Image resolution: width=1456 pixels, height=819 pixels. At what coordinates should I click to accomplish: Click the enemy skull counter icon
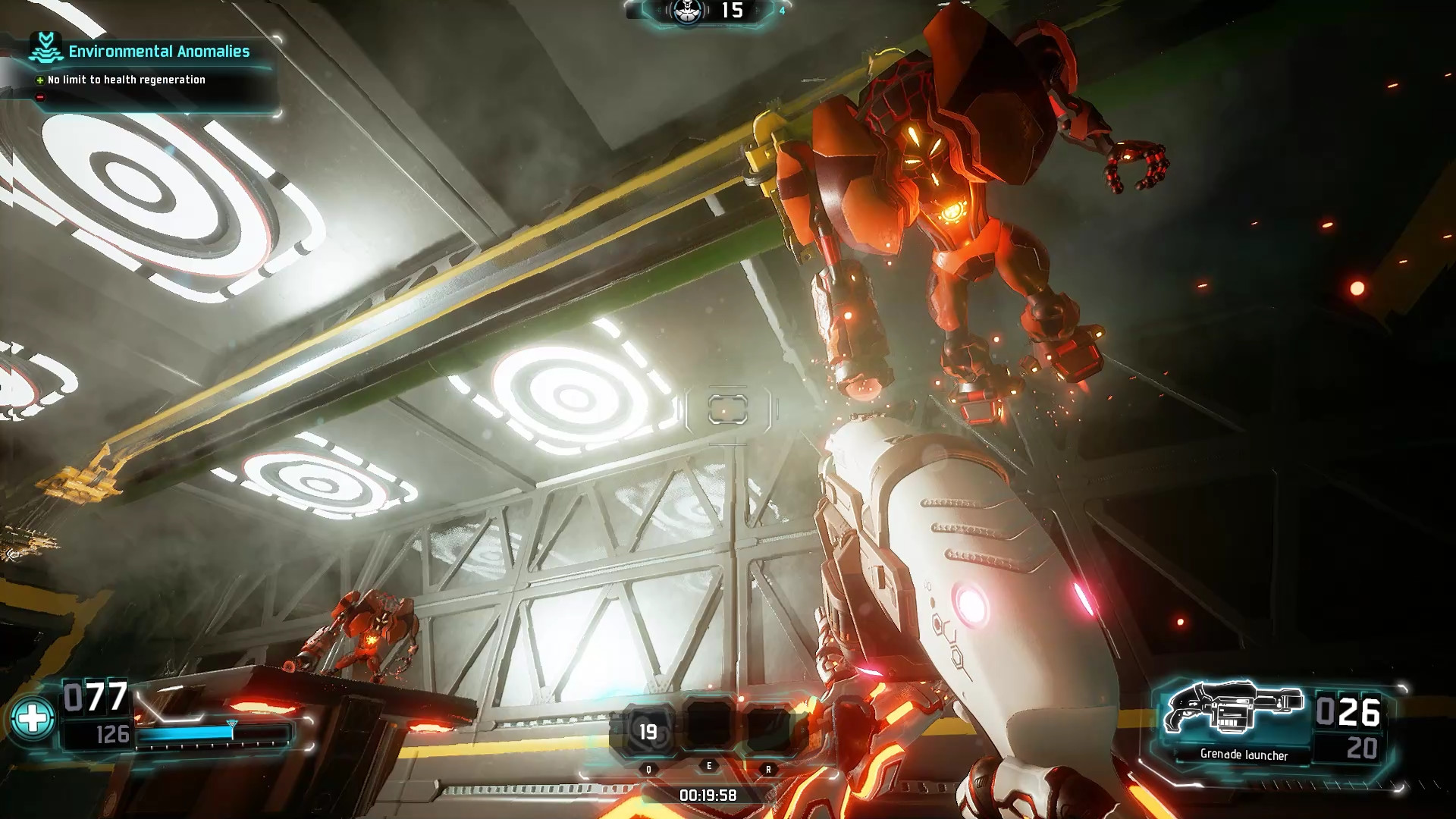pos(688,11)
